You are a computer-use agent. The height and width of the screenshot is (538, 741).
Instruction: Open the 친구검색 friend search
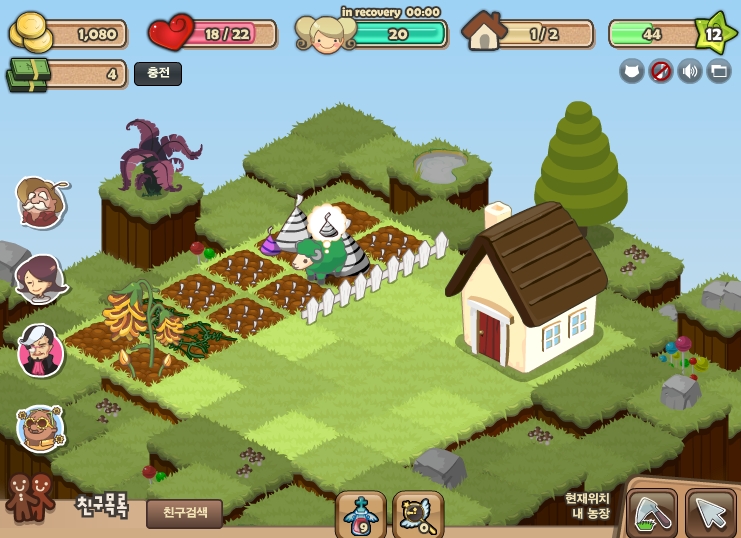coord(184,513)
